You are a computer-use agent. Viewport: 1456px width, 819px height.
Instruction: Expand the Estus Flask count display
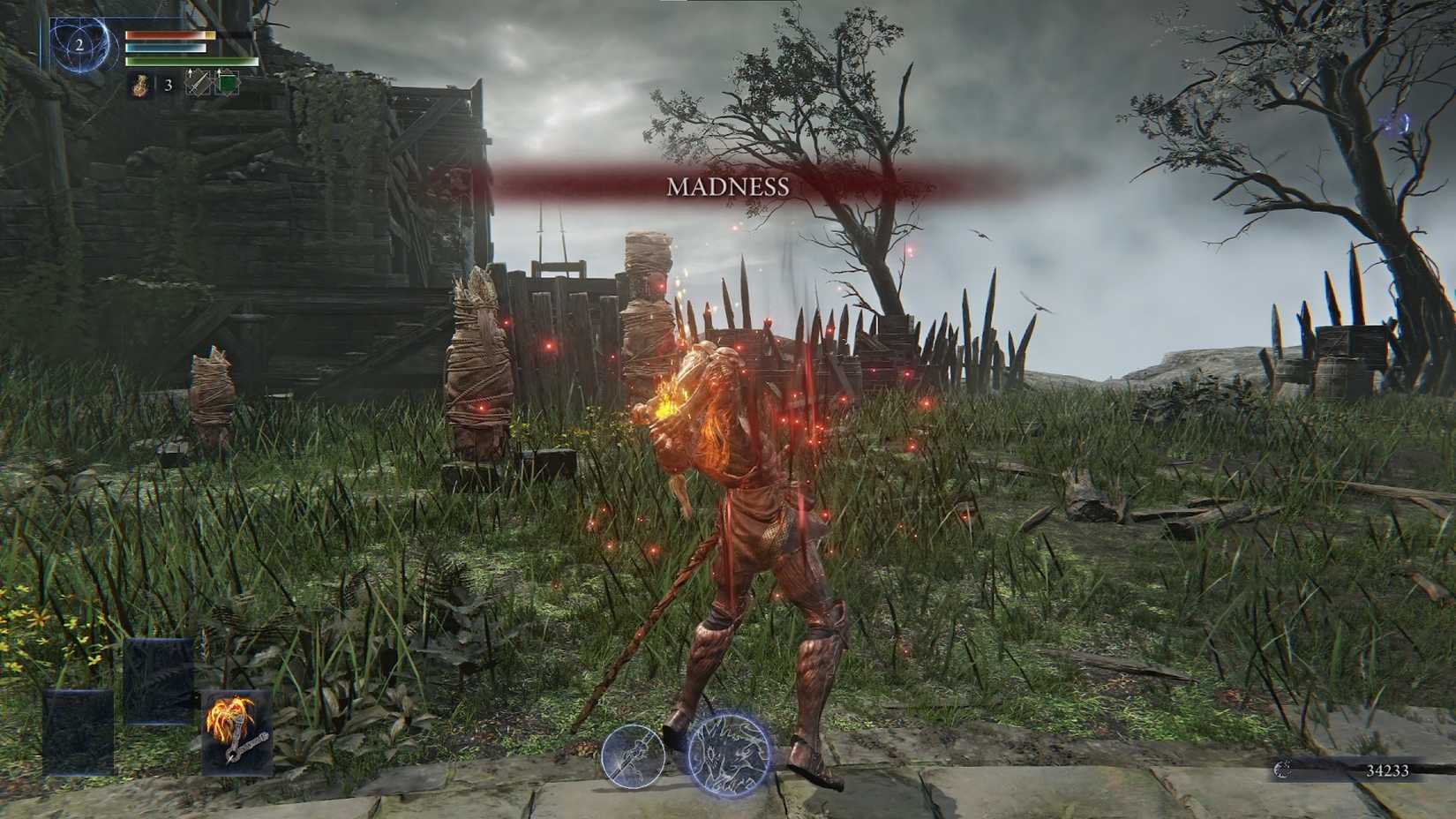tap(168, 86)
